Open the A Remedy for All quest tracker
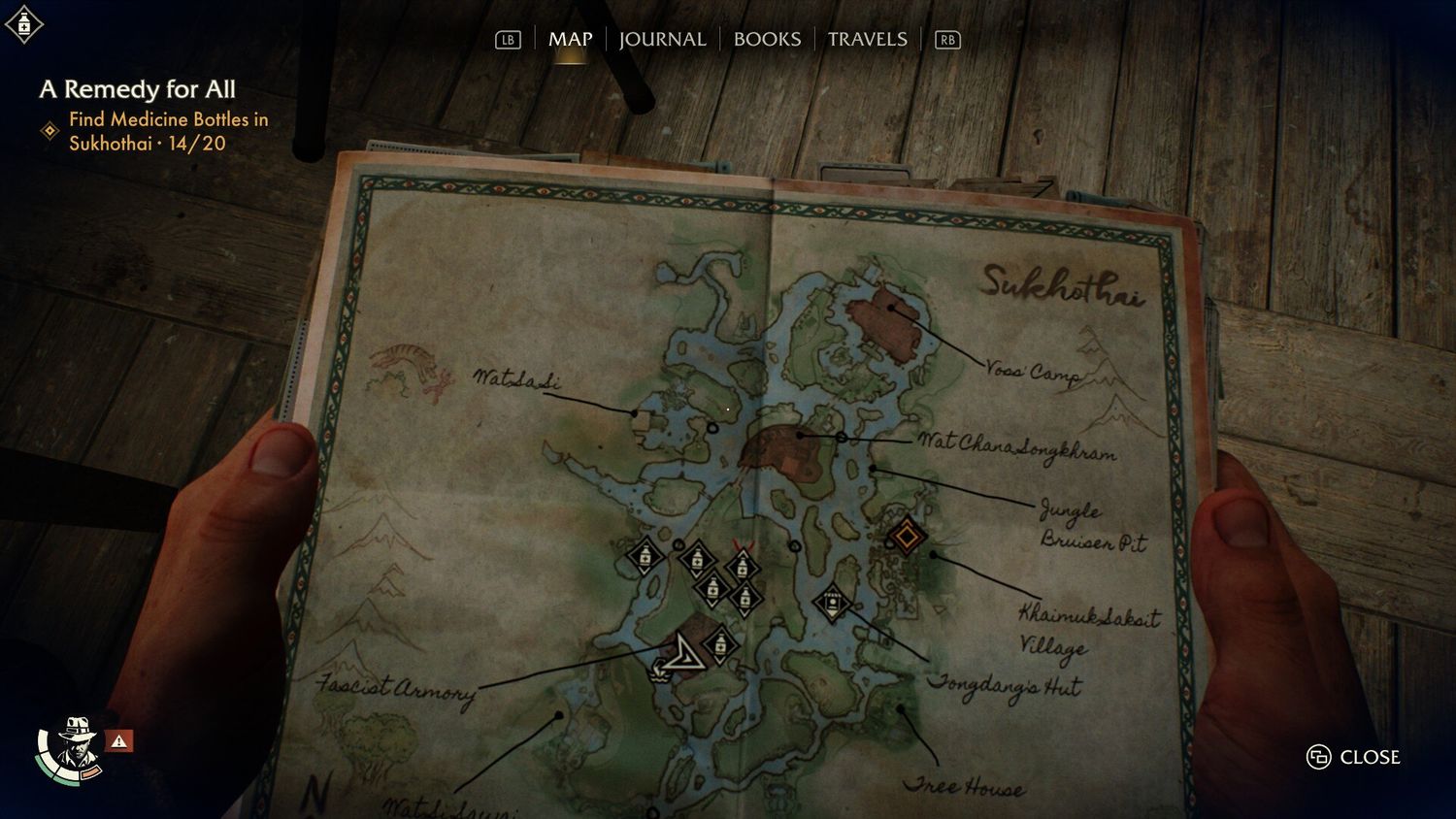Screen dimensions: 1456x819 click(138, 89)
